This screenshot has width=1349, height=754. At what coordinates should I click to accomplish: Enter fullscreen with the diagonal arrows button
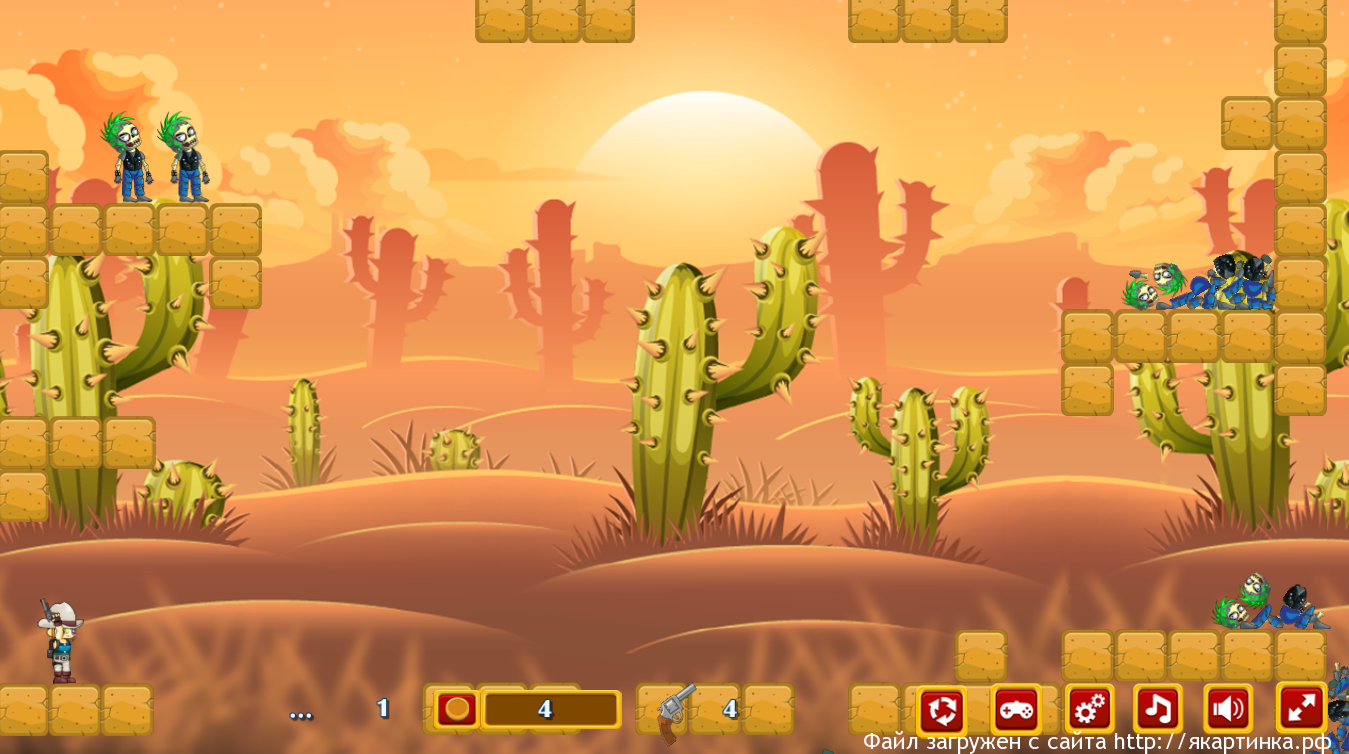[1302, 708]
